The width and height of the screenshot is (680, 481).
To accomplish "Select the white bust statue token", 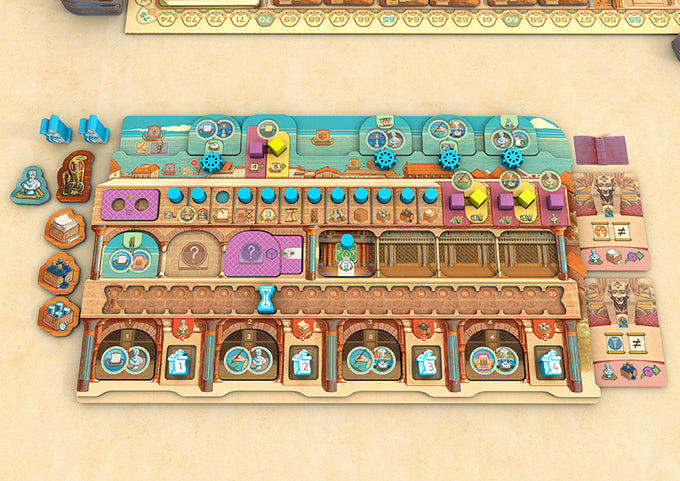I will [x=29, y=185].
